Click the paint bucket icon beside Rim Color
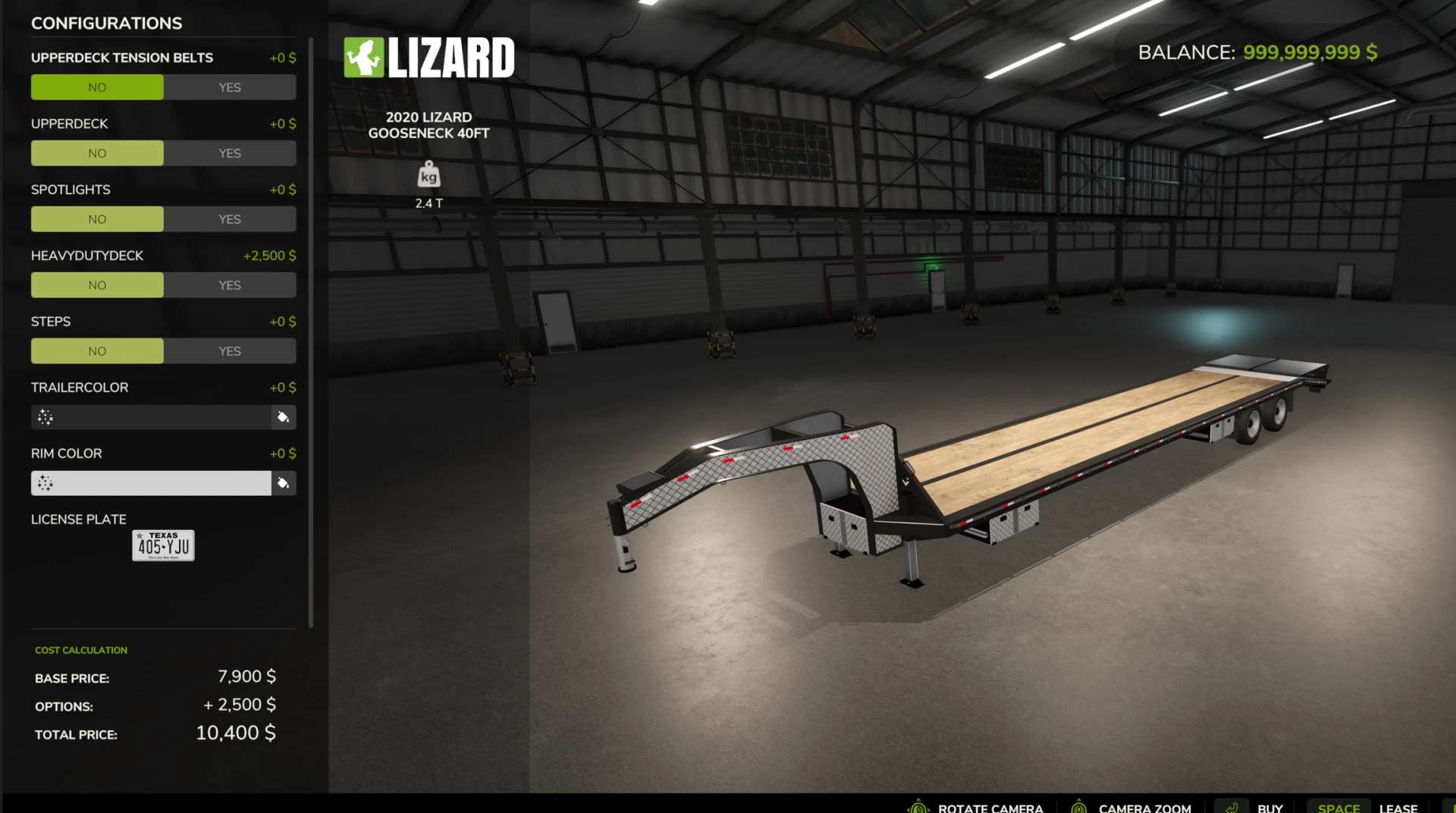The image size is (1456, 813). 284,483
